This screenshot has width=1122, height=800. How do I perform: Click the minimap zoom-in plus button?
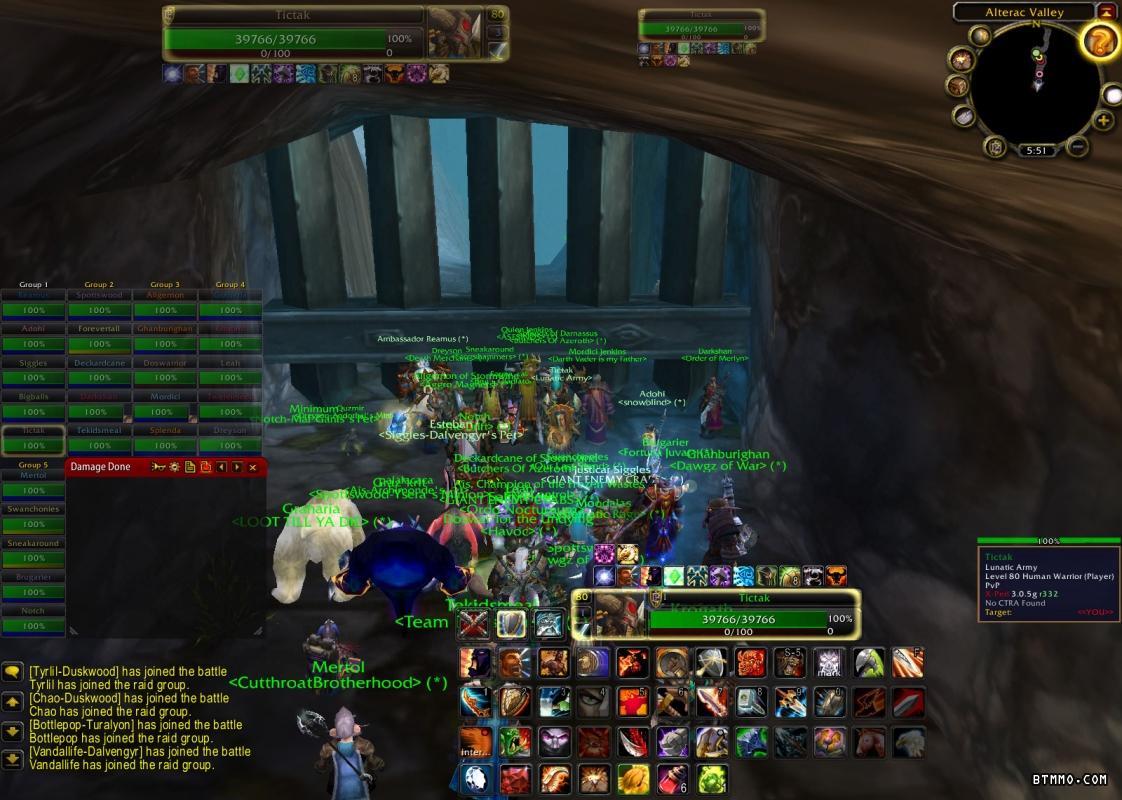1103,121
